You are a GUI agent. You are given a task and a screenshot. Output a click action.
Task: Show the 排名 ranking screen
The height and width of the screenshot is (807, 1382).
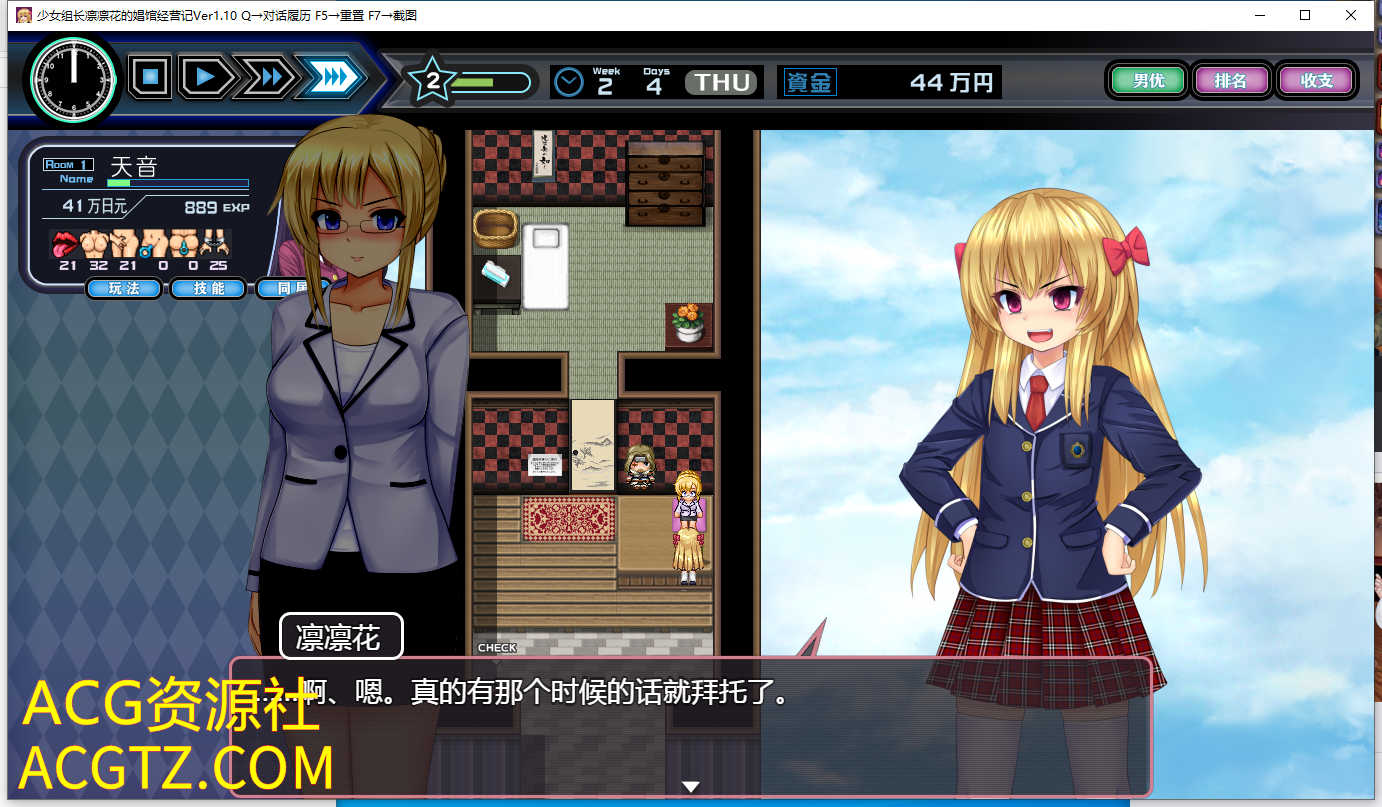pyautogui.click(x=1230, y=81)
